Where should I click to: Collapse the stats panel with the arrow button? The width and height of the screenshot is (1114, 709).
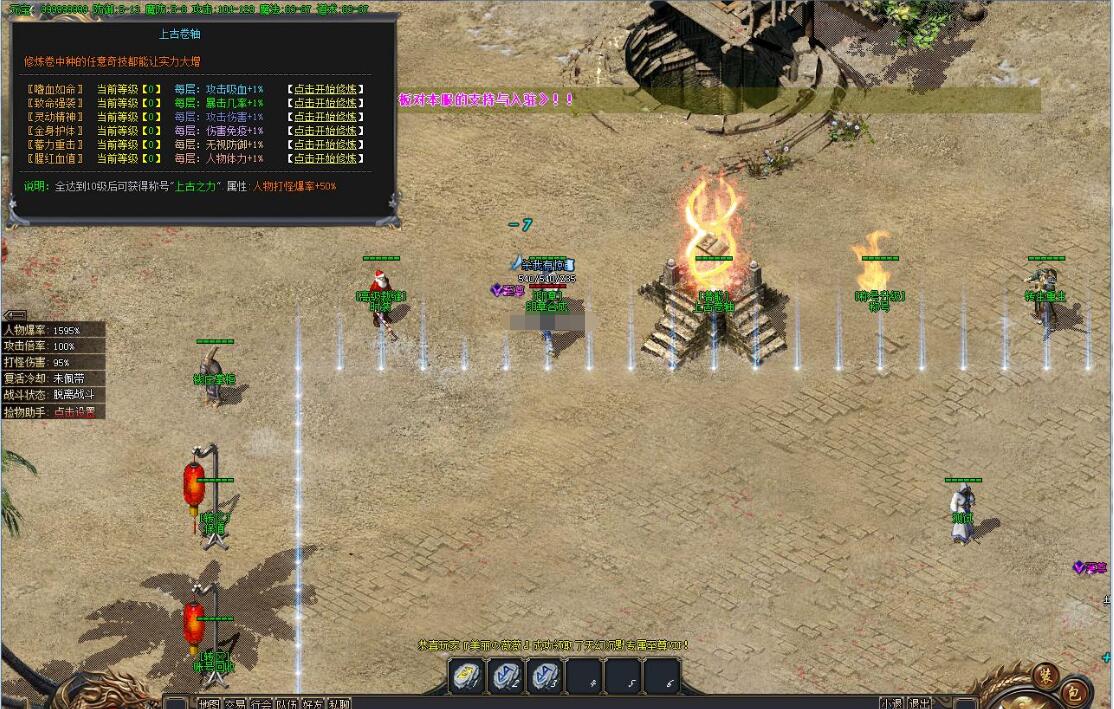tap(15, 315)
